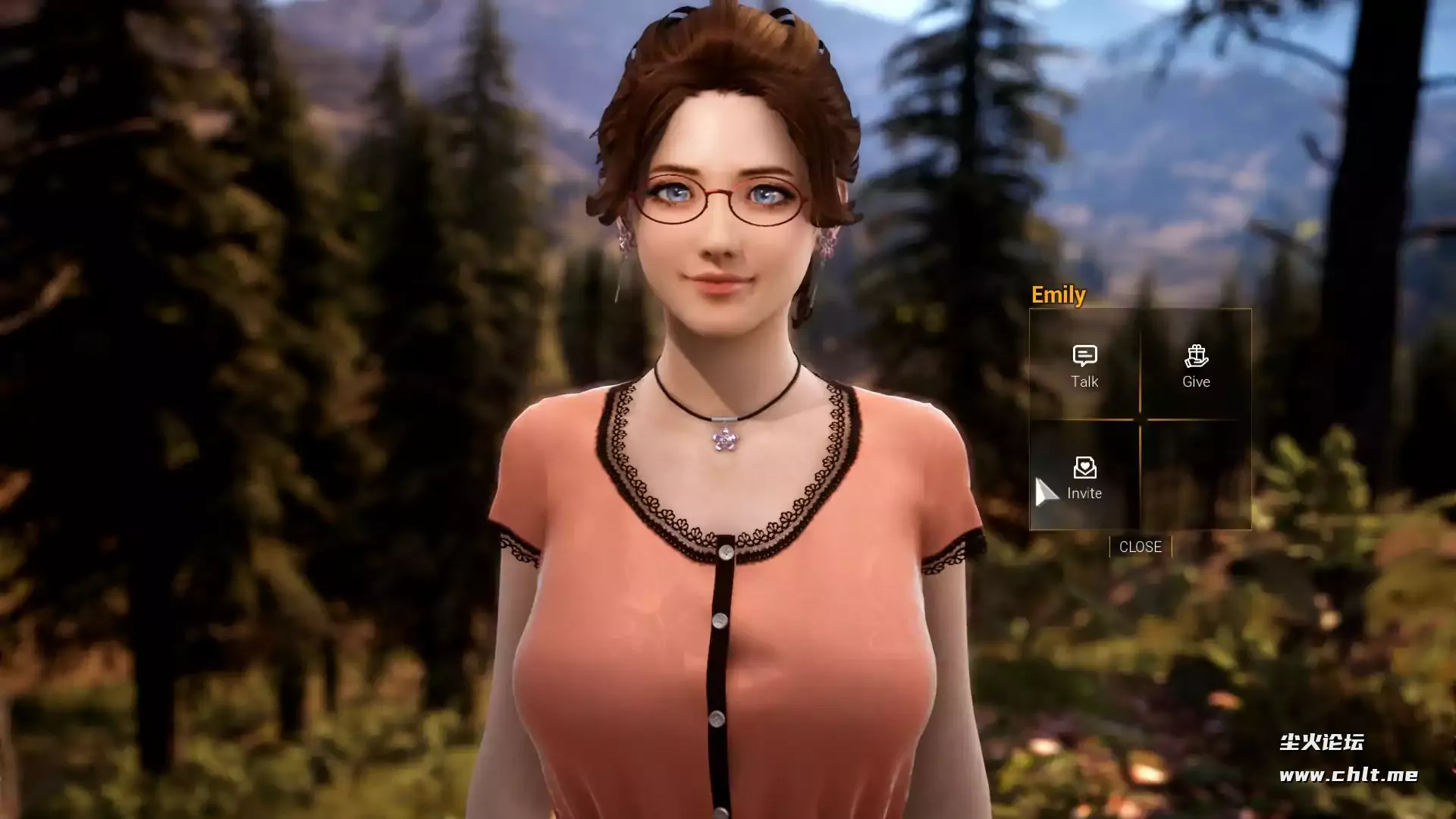The image size is (1456, 819).
Task: Invite Emily using the Invite button
Action: [1084, 478]
